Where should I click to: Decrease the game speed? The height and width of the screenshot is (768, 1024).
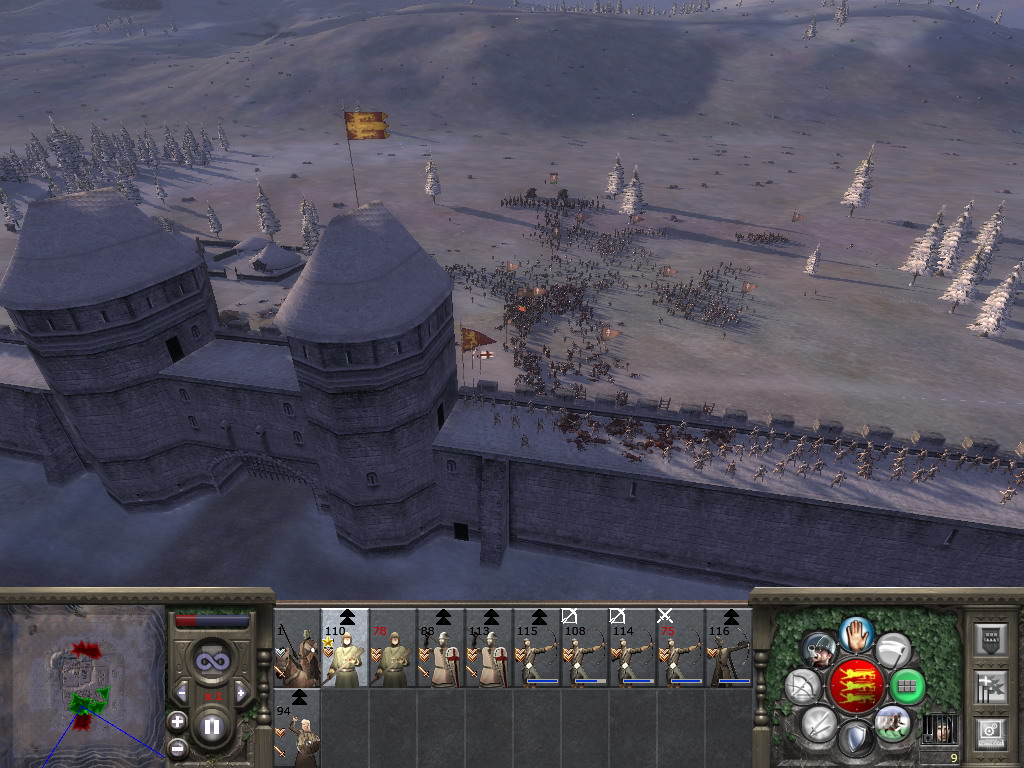pos(182,692)
